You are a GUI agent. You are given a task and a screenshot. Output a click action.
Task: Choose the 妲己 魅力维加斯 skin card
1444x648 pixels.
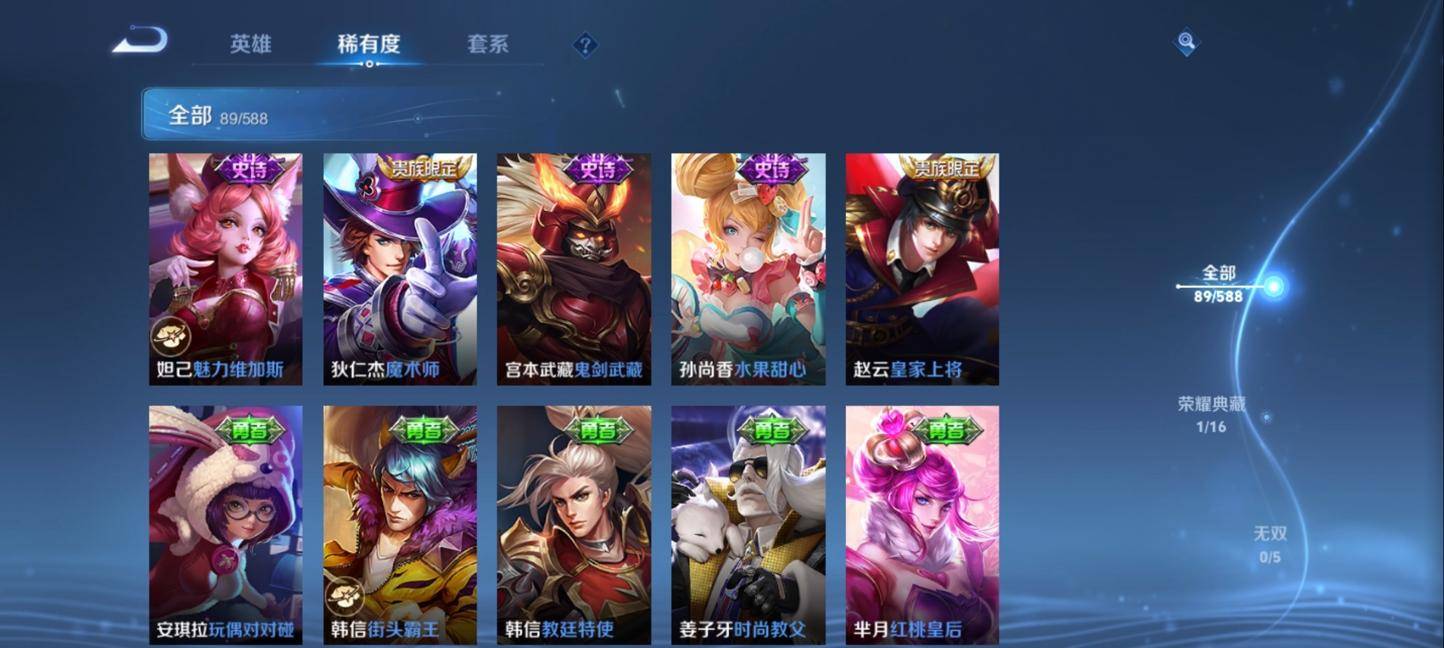[x=225, y=268]
